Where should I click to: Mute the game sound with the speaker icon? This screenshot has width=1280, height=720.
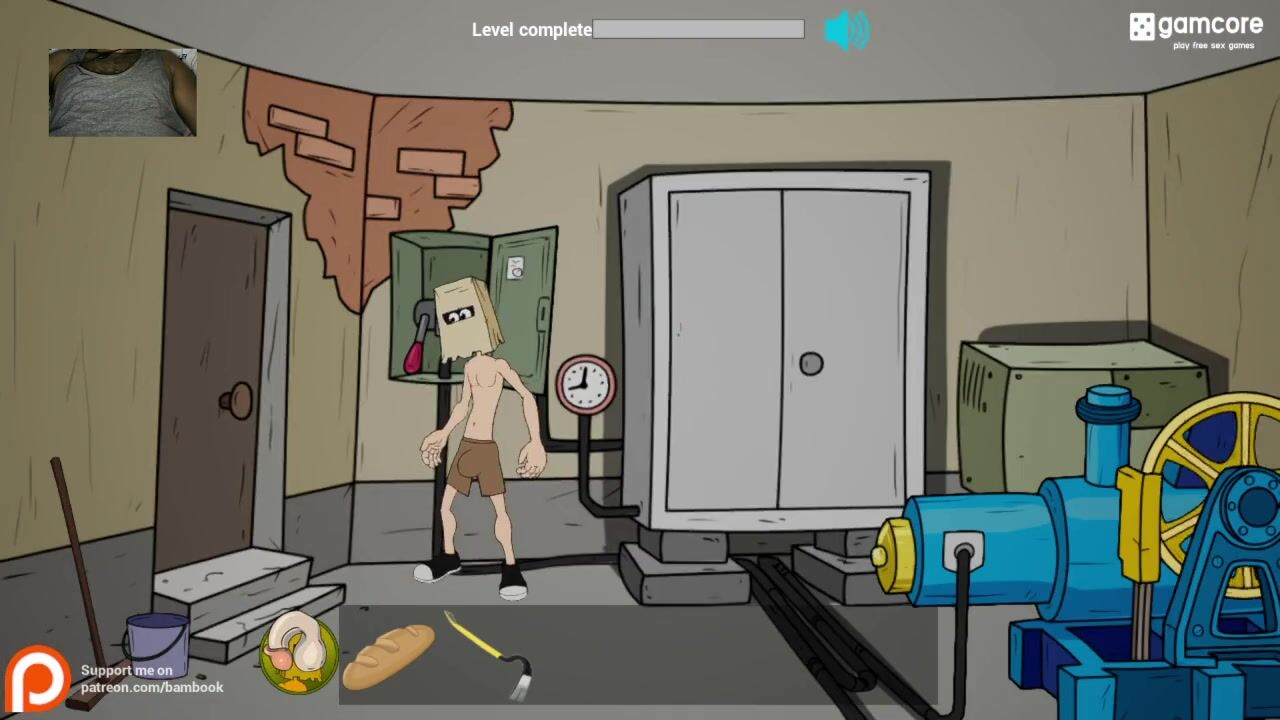(x=846, y=30)
